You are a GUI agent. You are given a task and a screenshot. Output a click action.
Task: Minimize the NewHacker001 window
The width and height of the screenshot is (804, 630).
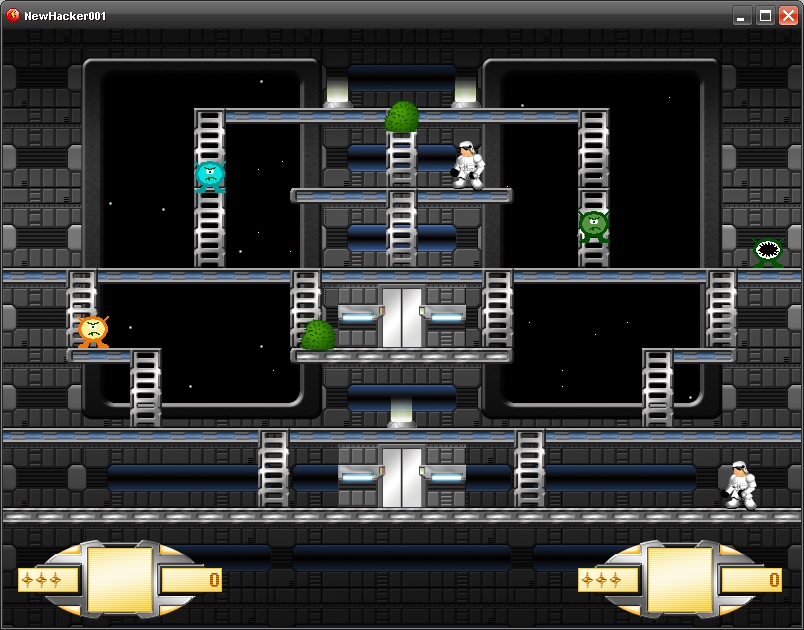point(742,15)
